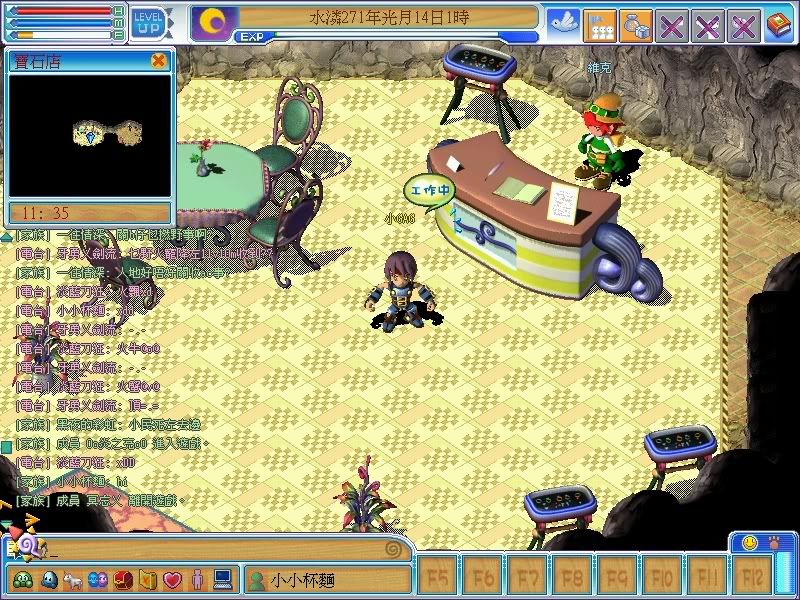This screenshot has height=600, width=800.
Task: Open the red book icon
Action: (x=778, y=24)
